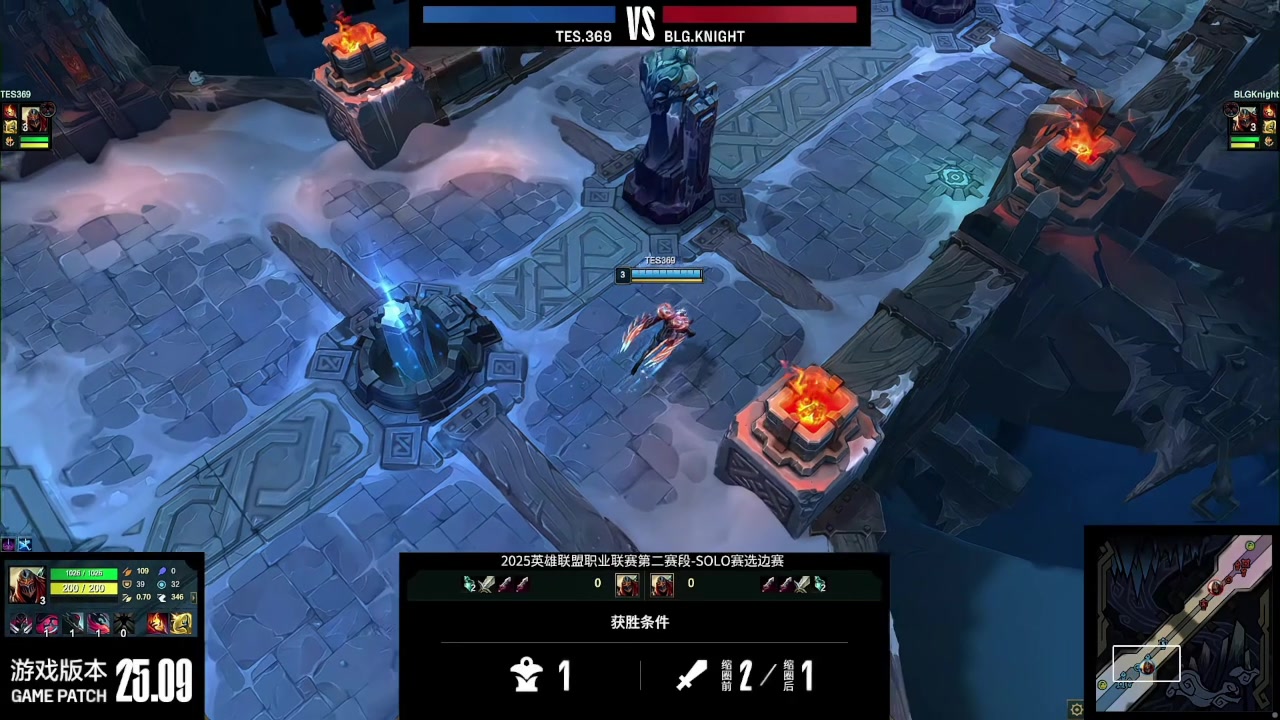This screenshot has width=1280, height=720.
Task: Click the Ignite summoner spell icon
Action: click(158, 625)
